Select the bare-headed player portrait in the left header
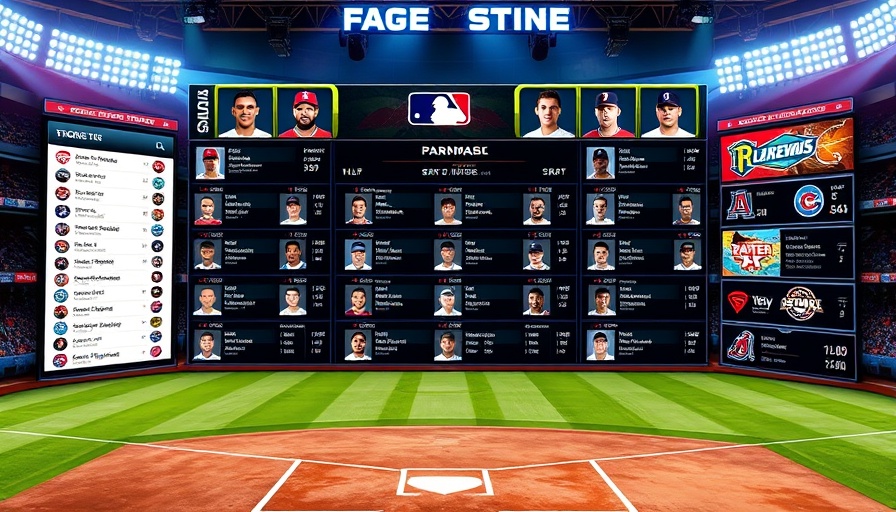 point(245,112)
